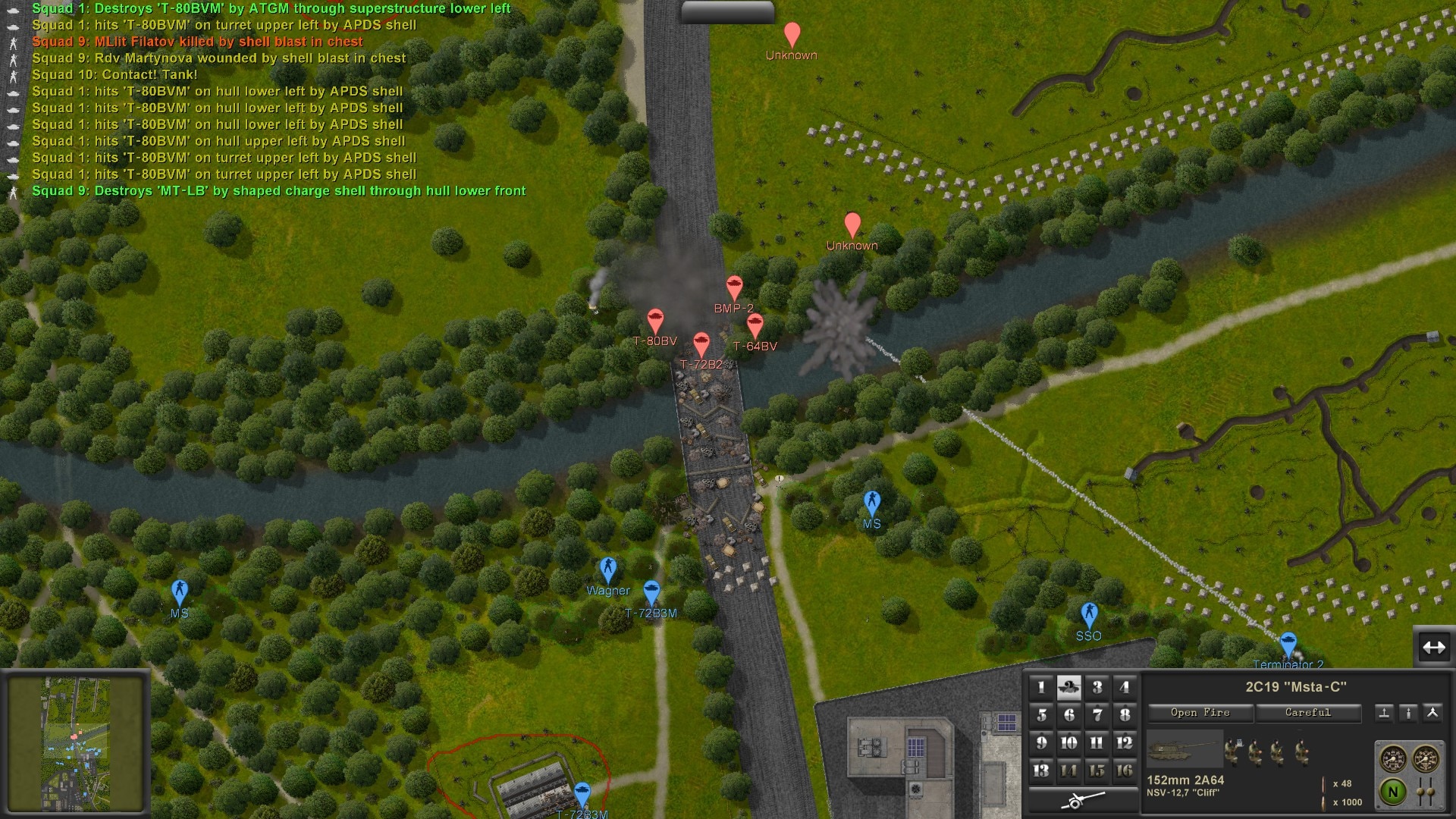Click the Open Fire order button
This screenshot has height=819, width=1456.
(x=1200, y=713)
